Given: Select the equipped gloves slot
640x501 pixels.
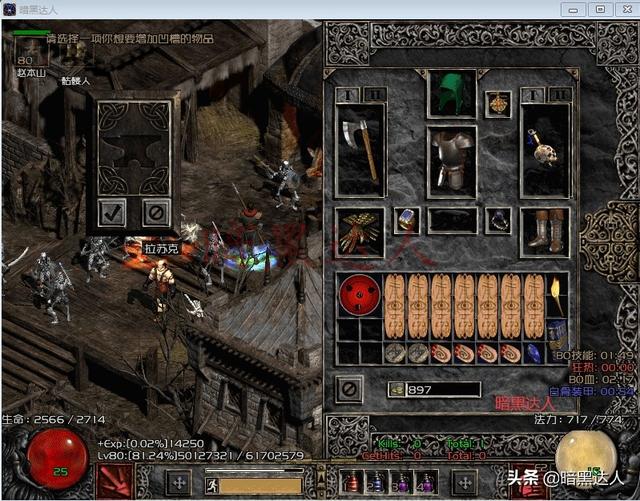Looking at the screenshot, I should pyautogui.click(x=359, y=232).
